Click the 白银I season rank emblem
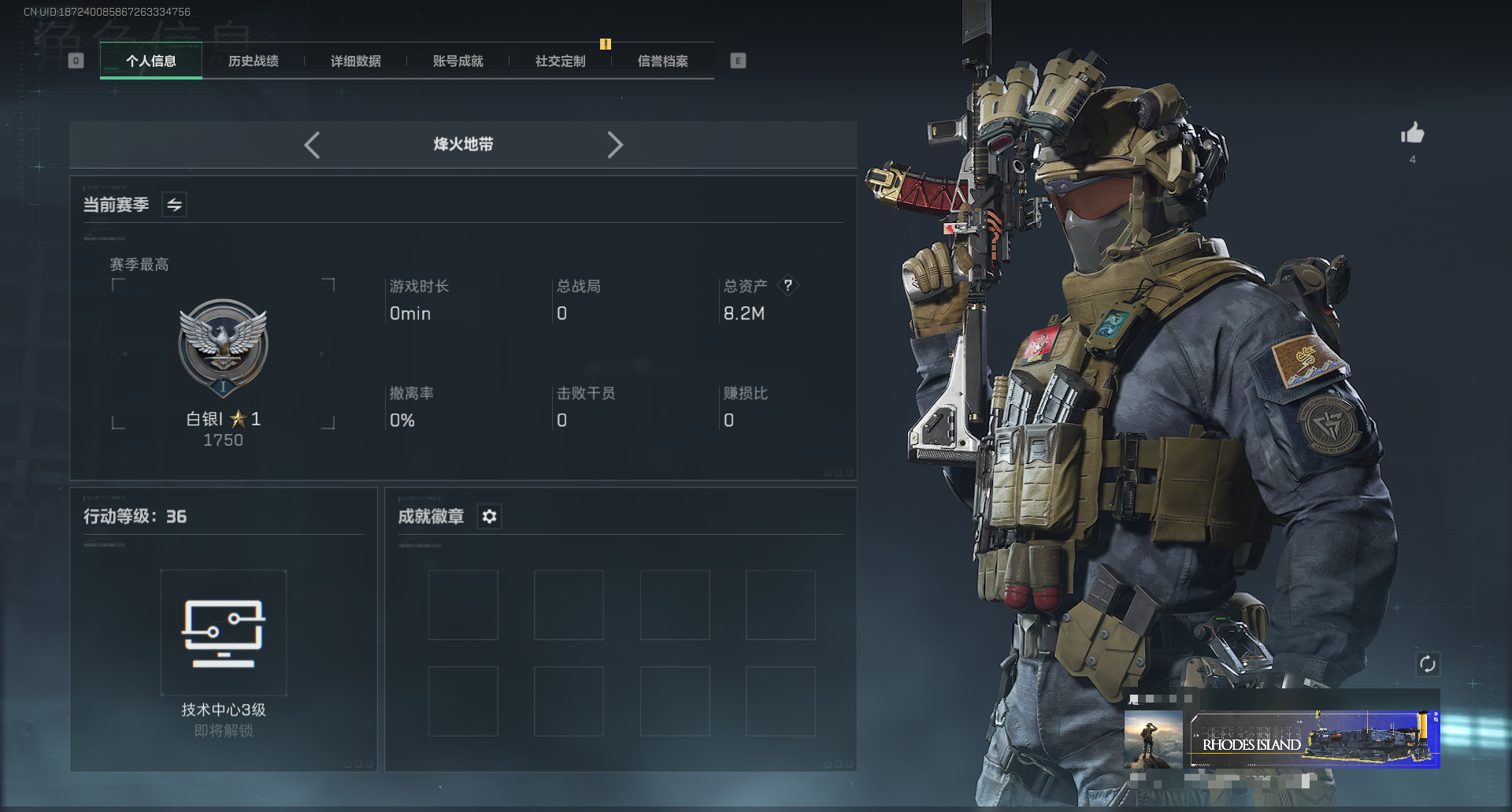This screenshot has height=812, width=1512. point(224,347)
